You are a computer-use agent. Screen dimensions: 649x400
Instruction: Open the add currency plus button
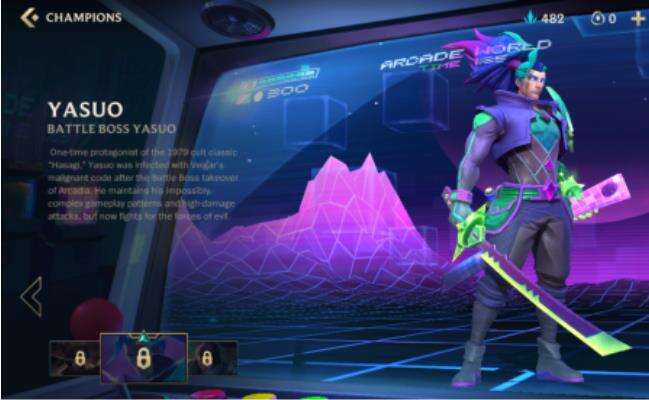point(638,18)
